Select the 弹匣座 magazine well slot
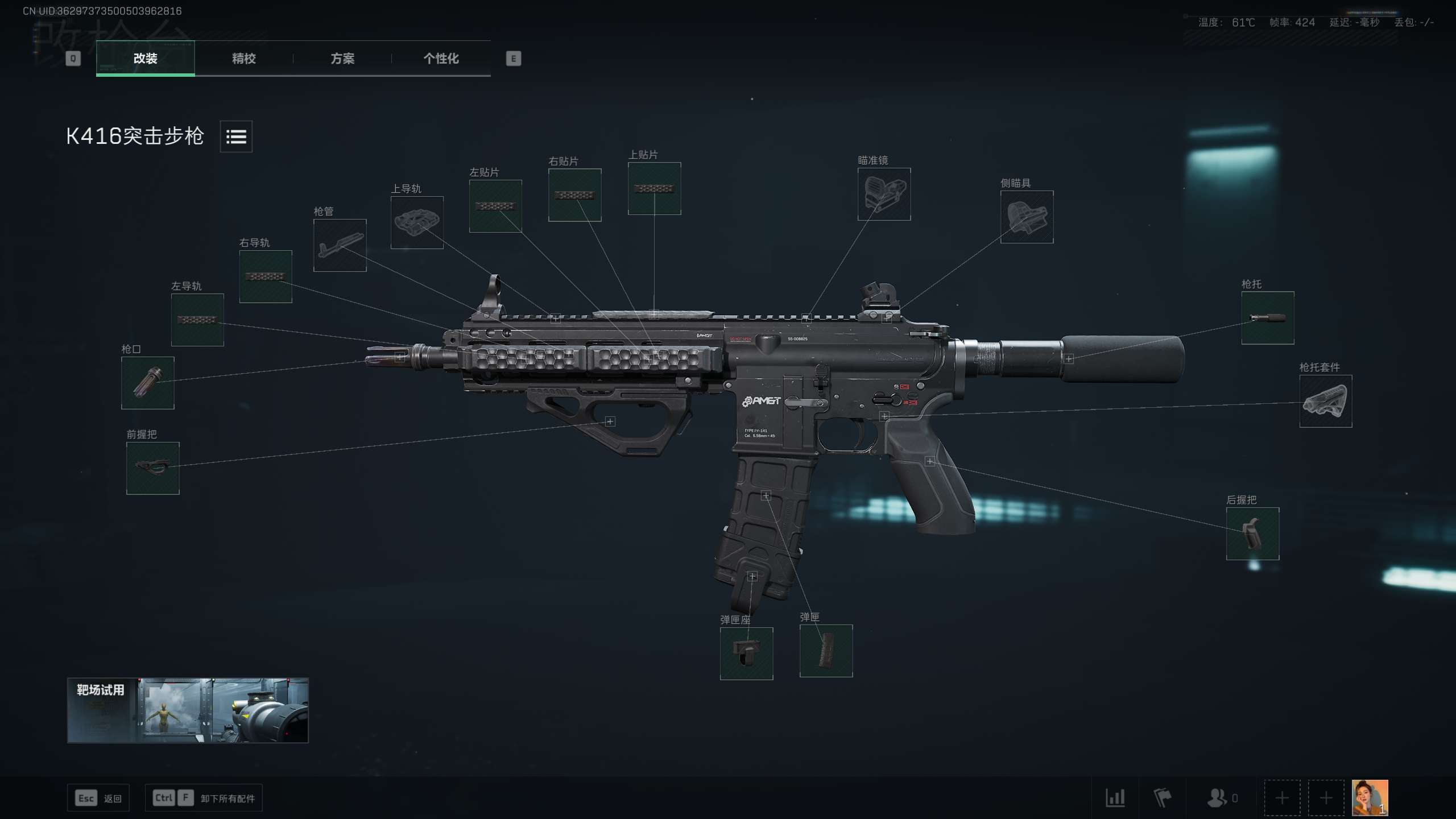 click(x=746, y=653)
